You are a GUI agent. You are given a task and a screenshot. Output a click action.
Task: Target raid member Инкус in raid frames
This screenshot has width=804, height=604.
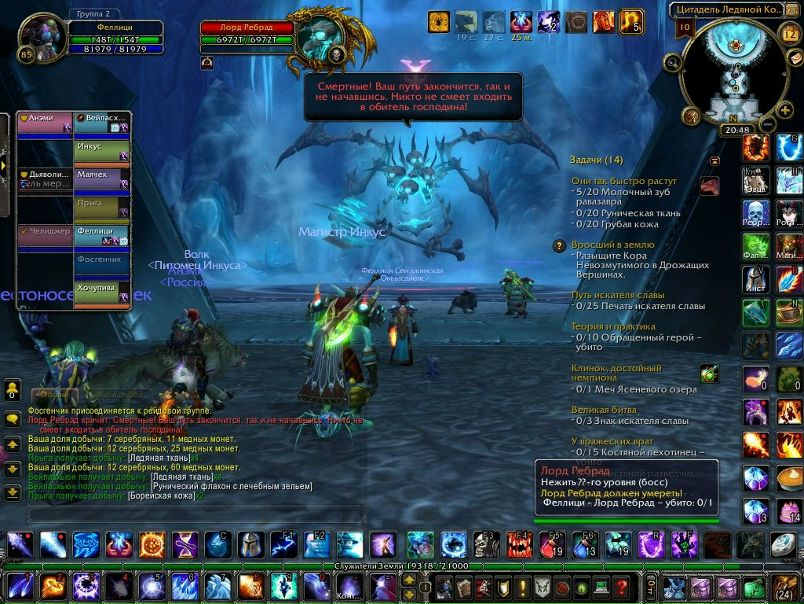coord(103,152)
